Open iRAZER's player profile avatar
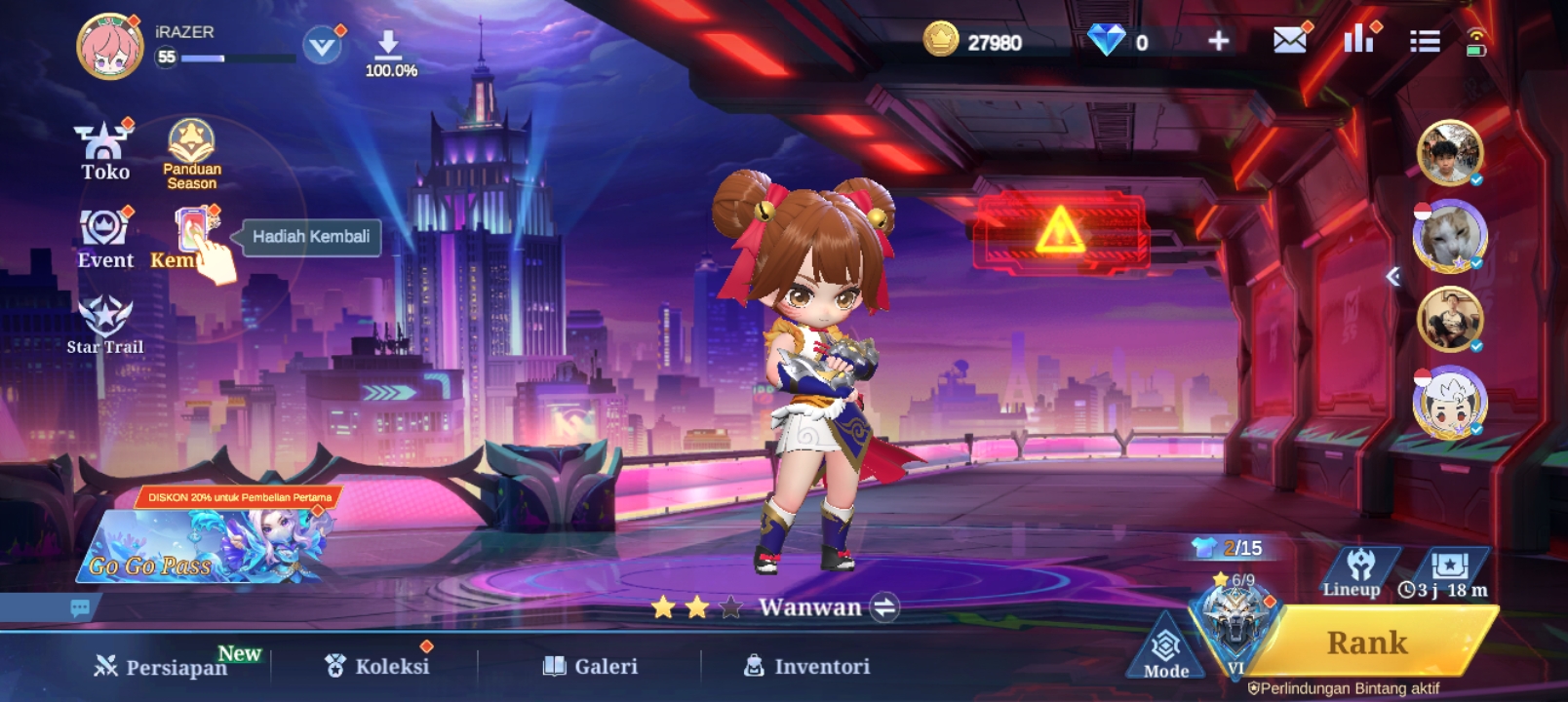Screen dimensions: 1568x702 [110, 46]
